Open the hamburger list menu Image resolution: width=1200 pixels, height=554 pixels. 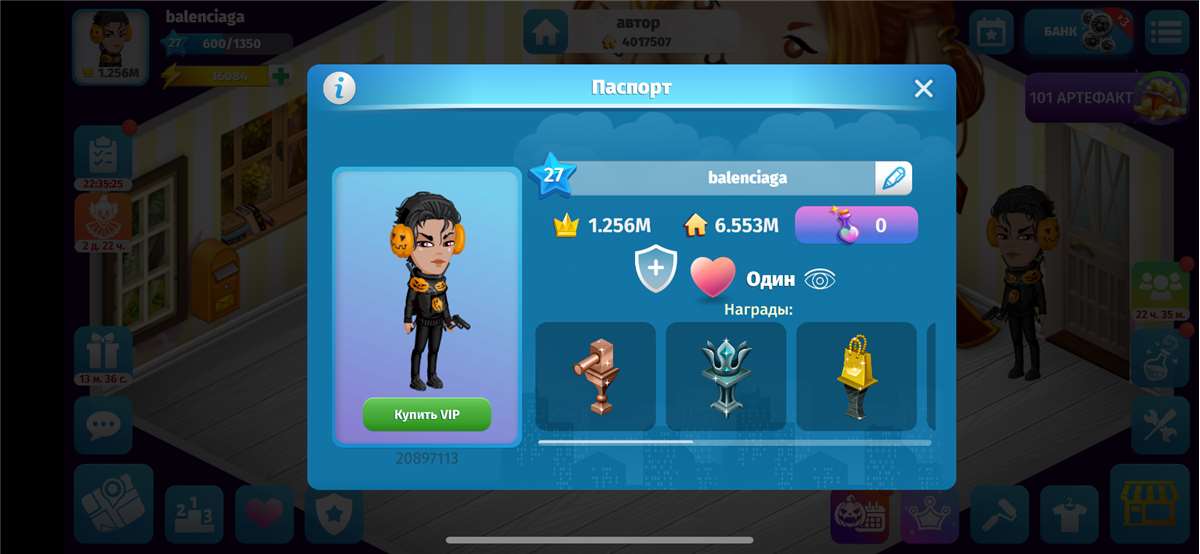tap(1165, 31)
